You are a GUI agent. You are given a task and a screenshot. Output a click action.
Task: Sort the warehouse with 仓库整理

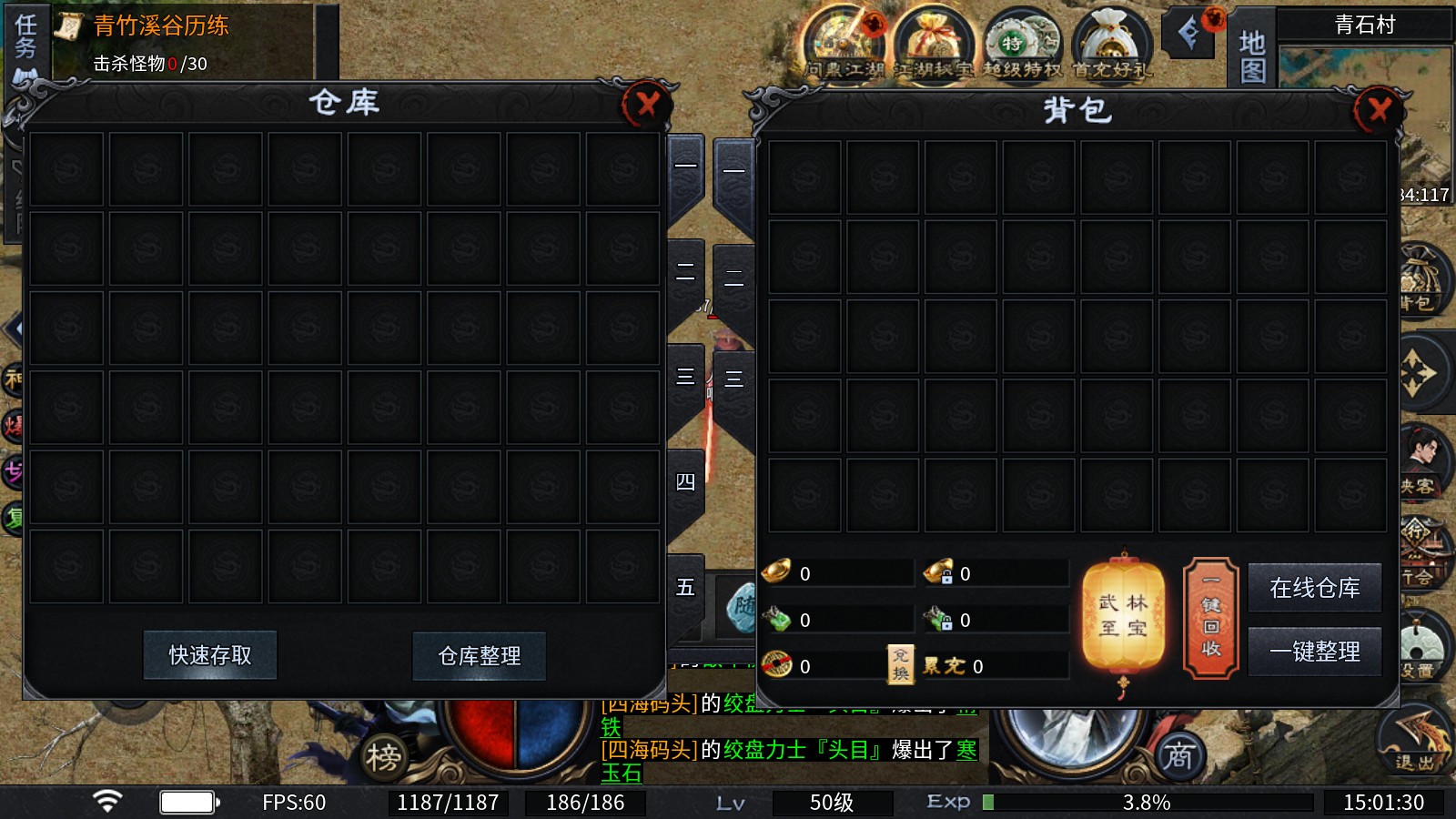point(480,656)
